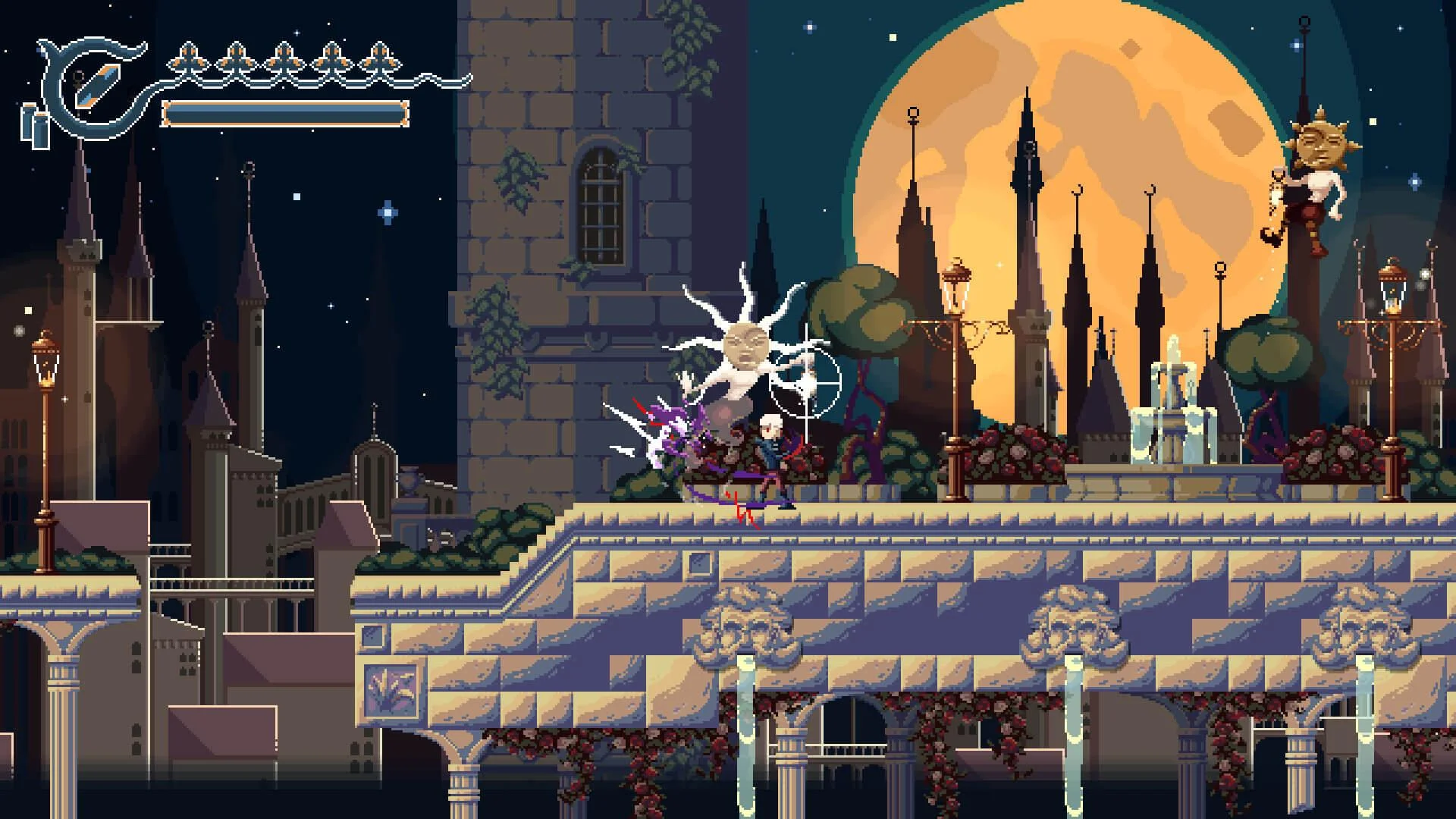Click the last fleur-de-lis charge icon

379,58
